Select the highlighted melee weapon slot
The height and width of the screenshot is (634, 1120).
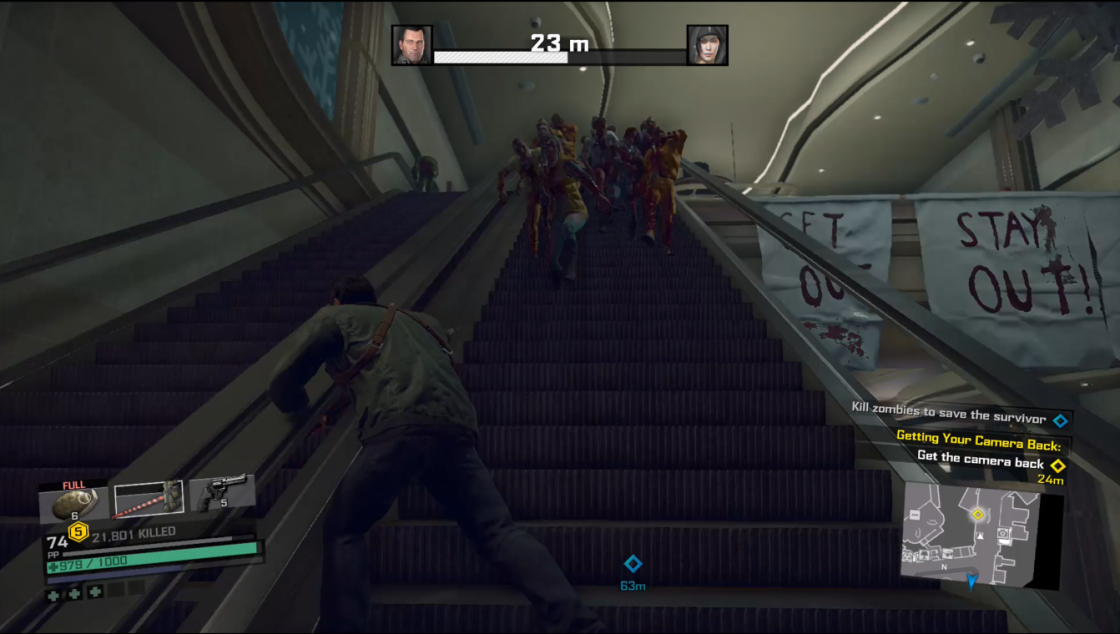coord(148,498)
